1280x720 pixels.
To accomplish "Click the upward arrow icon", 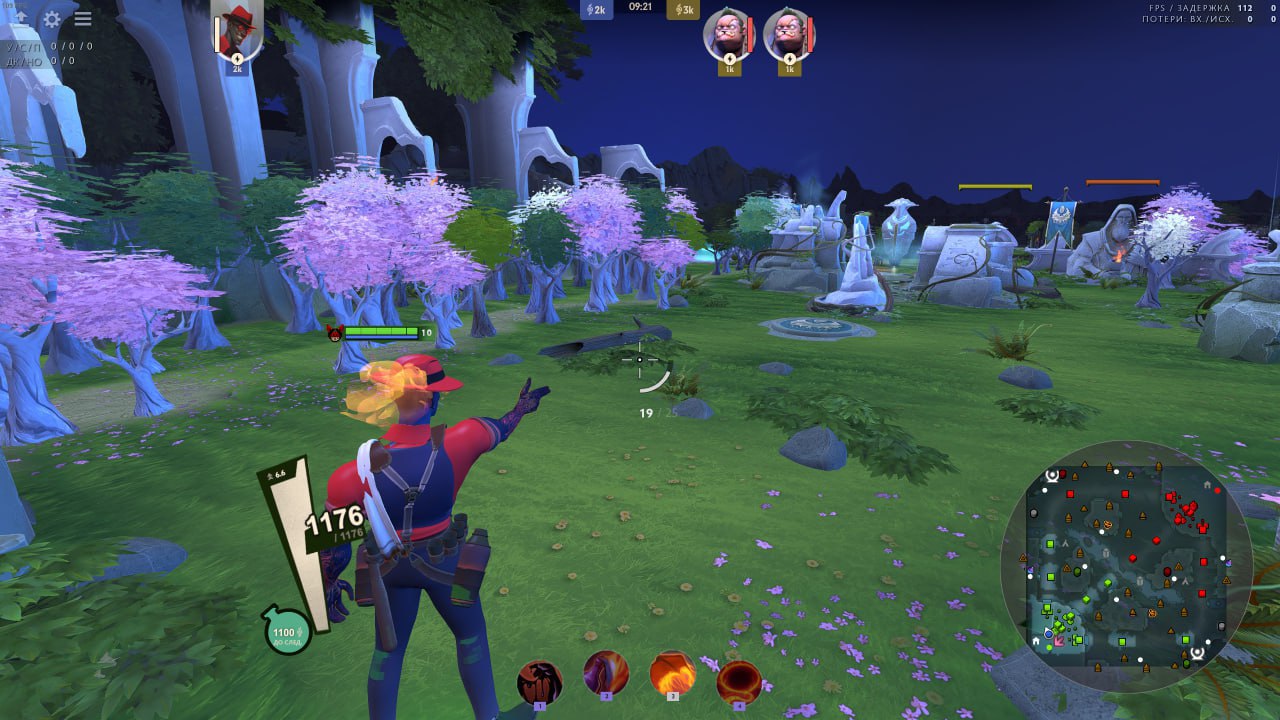I will (21, 19).
